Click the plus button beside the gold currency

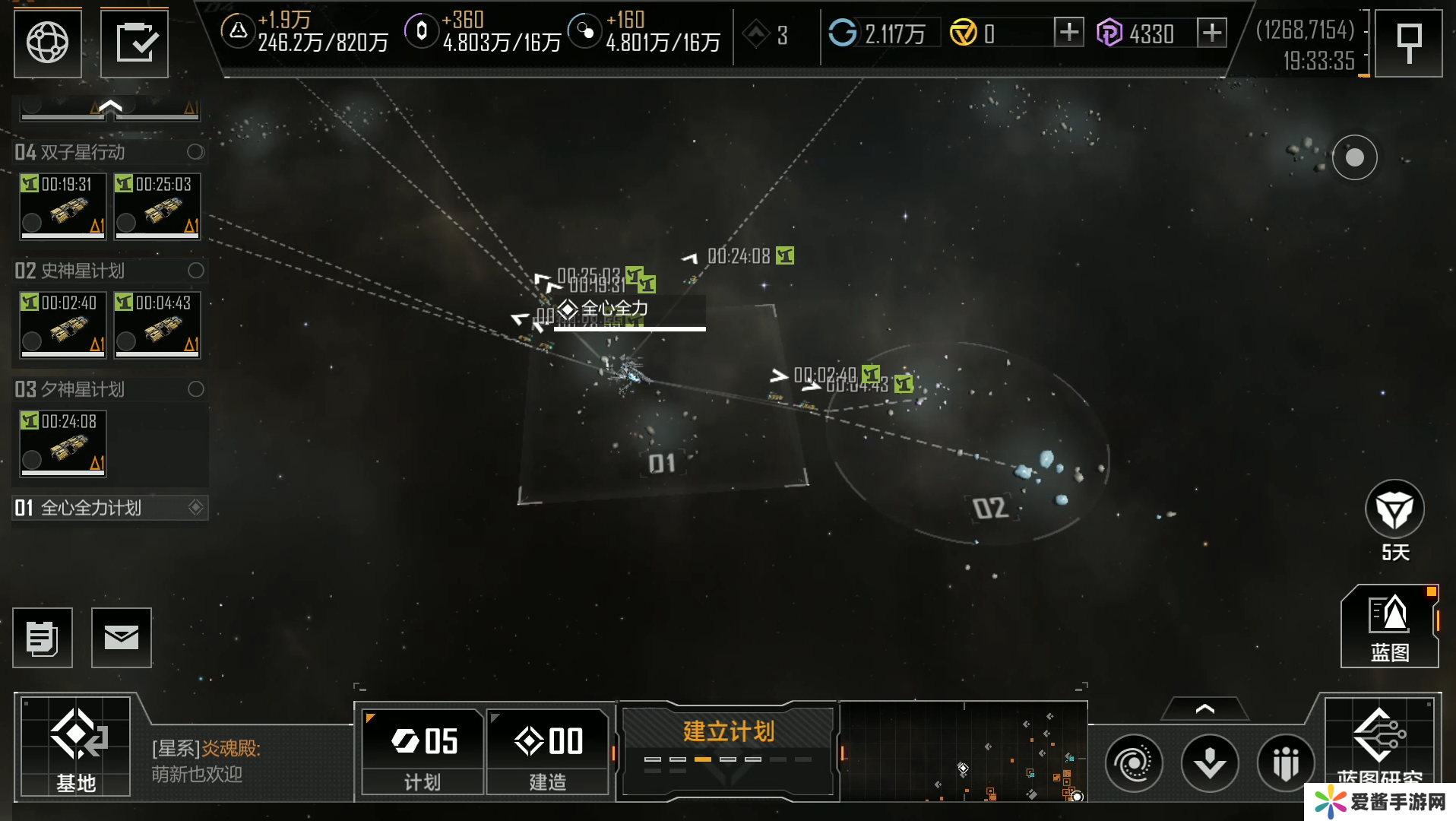click(x=1068, y=33)
